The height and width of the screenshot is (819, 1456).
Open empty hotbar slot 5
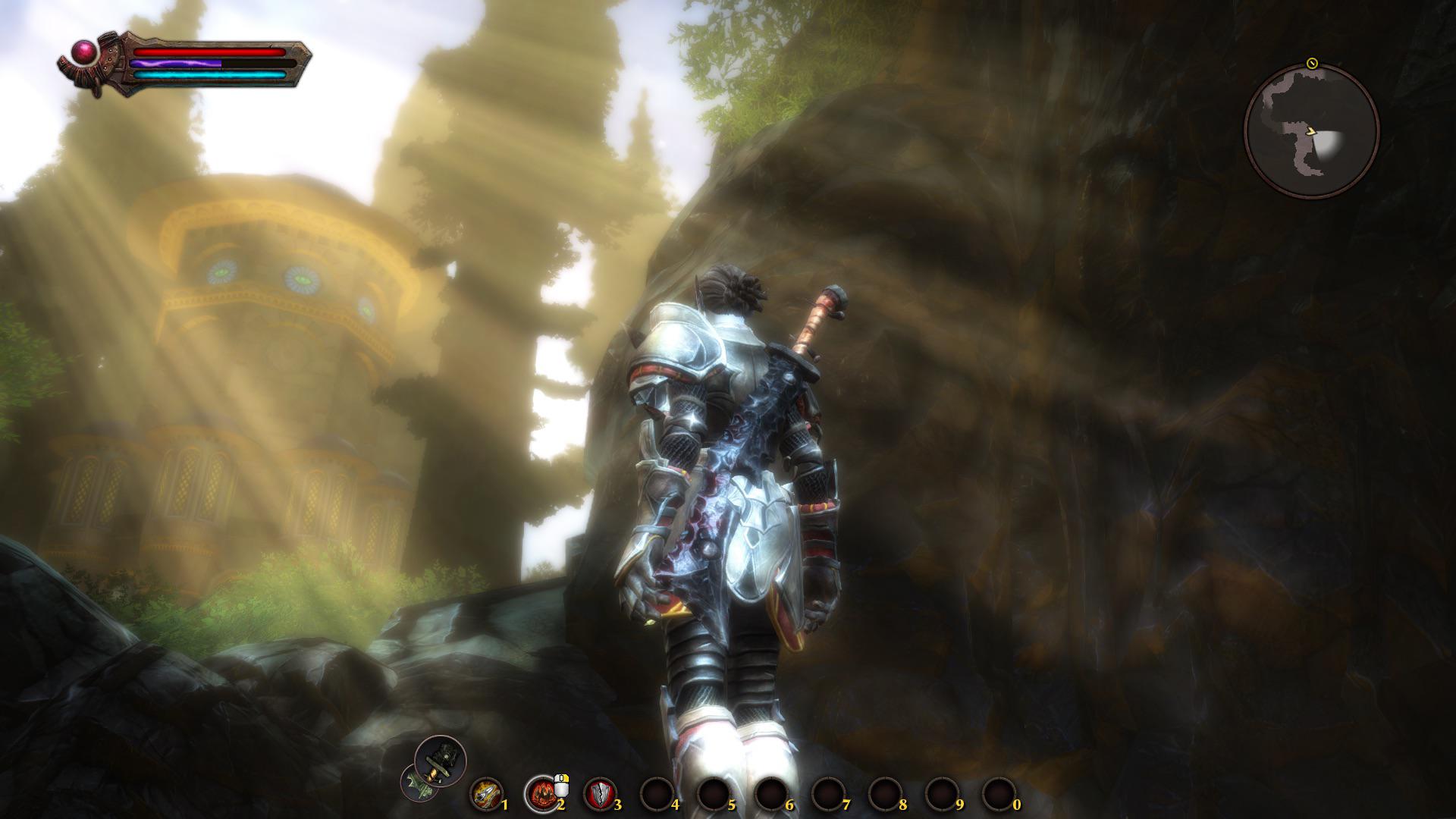click(714, 792)
